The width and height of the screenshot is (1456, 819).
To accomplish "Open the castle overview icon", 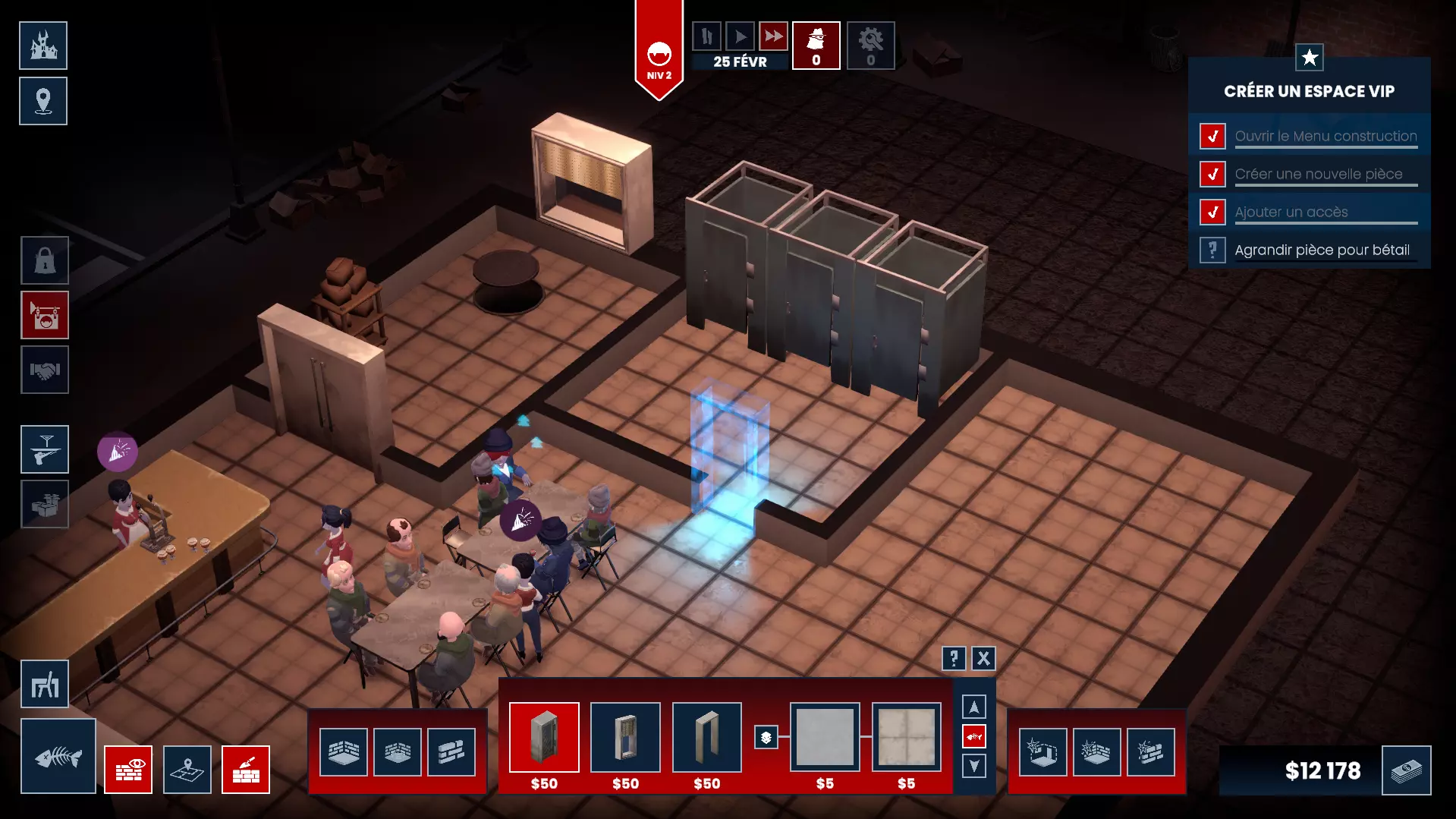I will [43, 46].
